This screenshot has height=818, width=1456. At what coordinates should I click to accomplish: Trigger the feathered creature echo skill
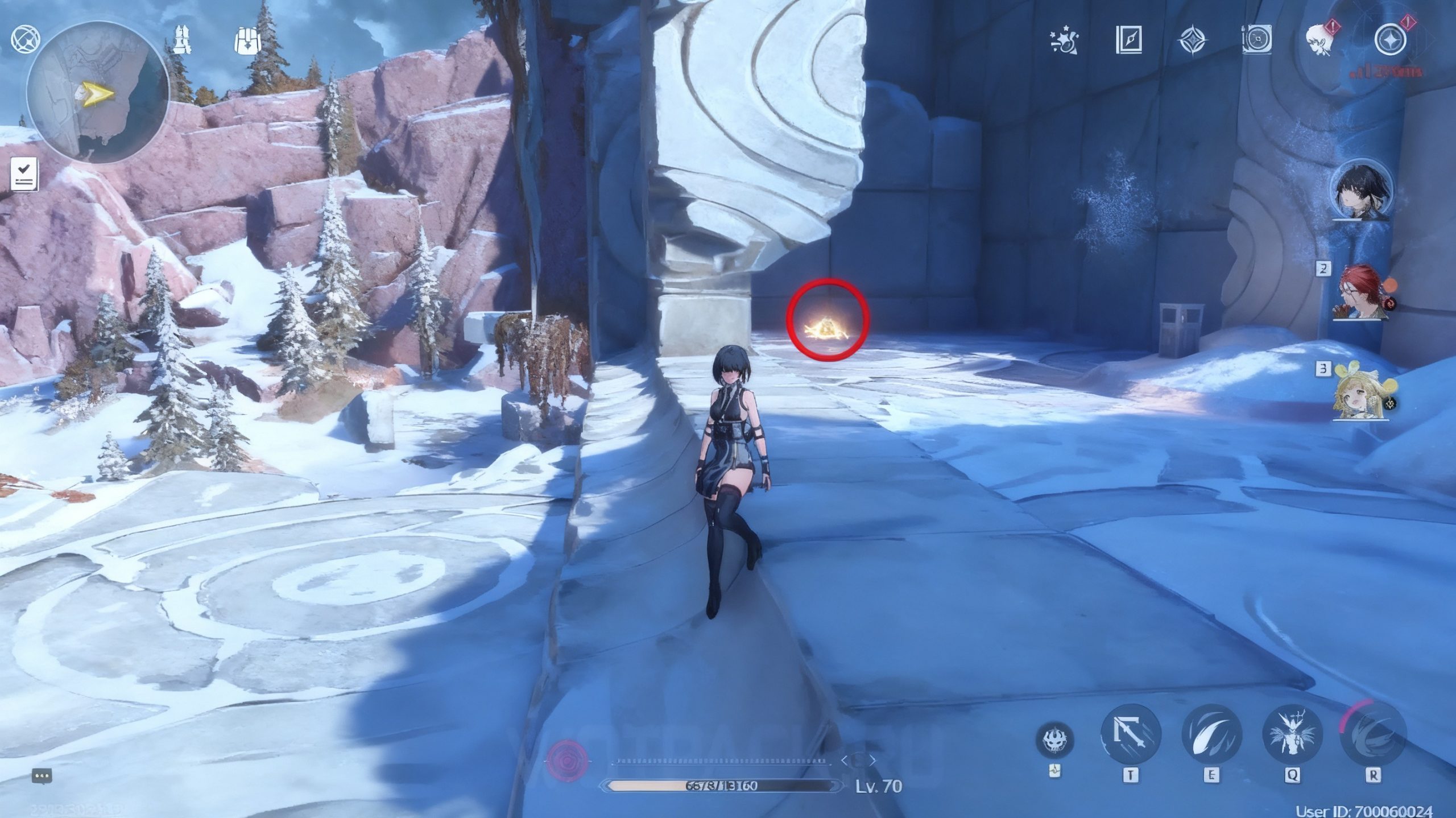[x=1292, y=734]
